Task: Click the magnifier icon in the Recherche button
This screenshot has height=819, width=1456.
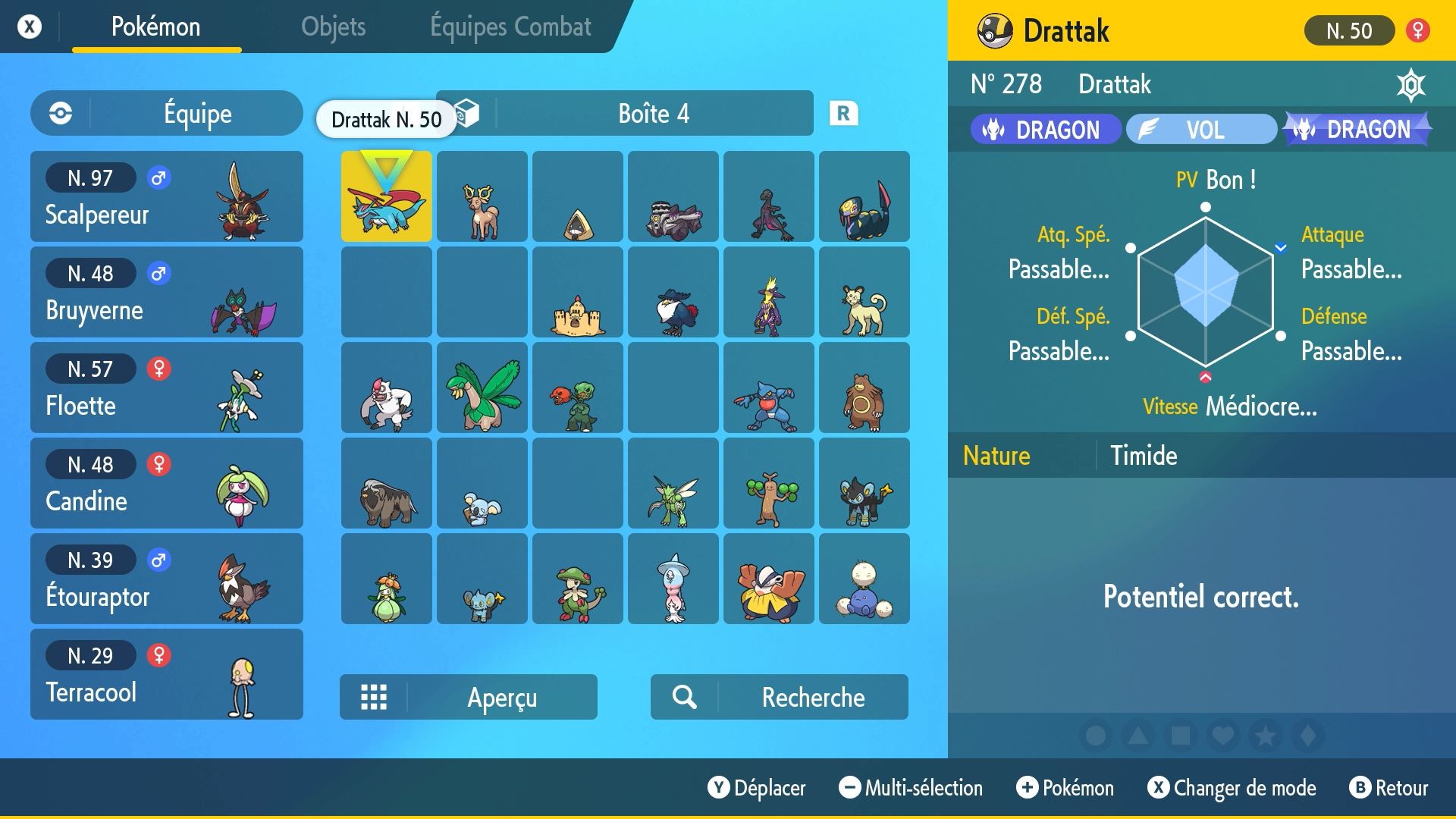Action: click(x=685, y=697)
